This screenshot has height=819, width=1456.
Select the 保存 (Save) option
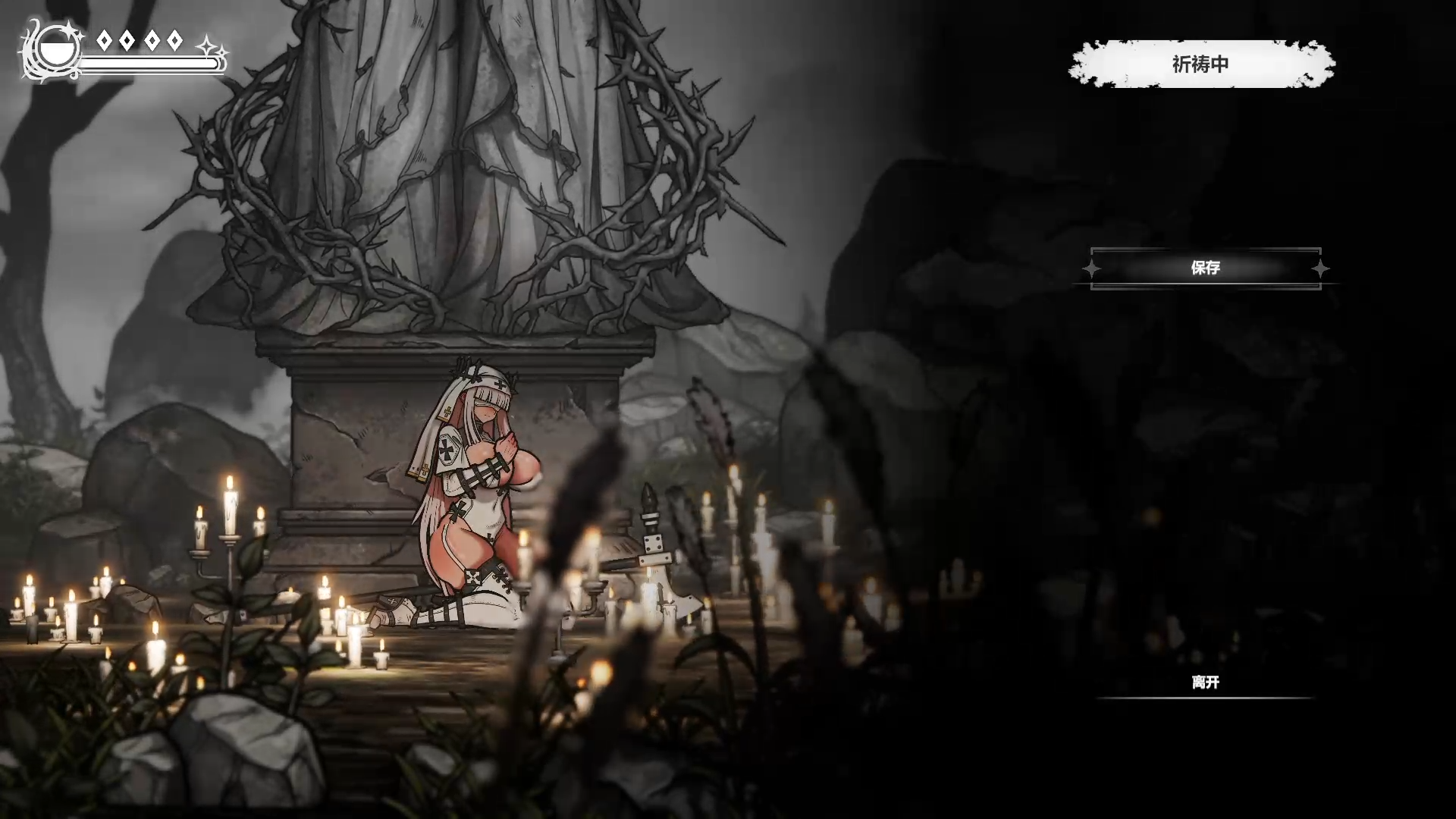pos(1205,268)
